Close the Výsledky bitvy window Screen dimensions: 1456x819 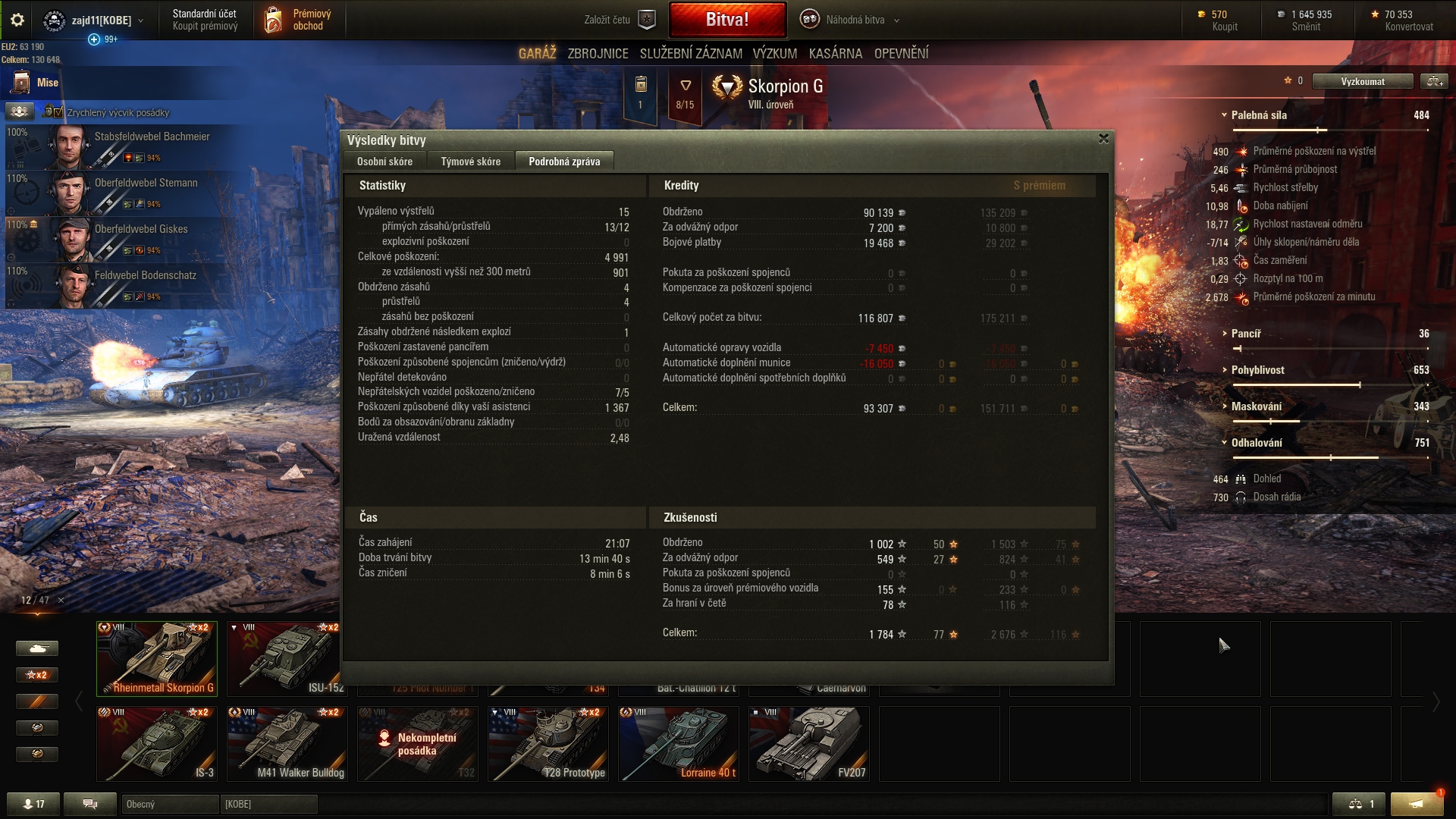point(1103,139)
